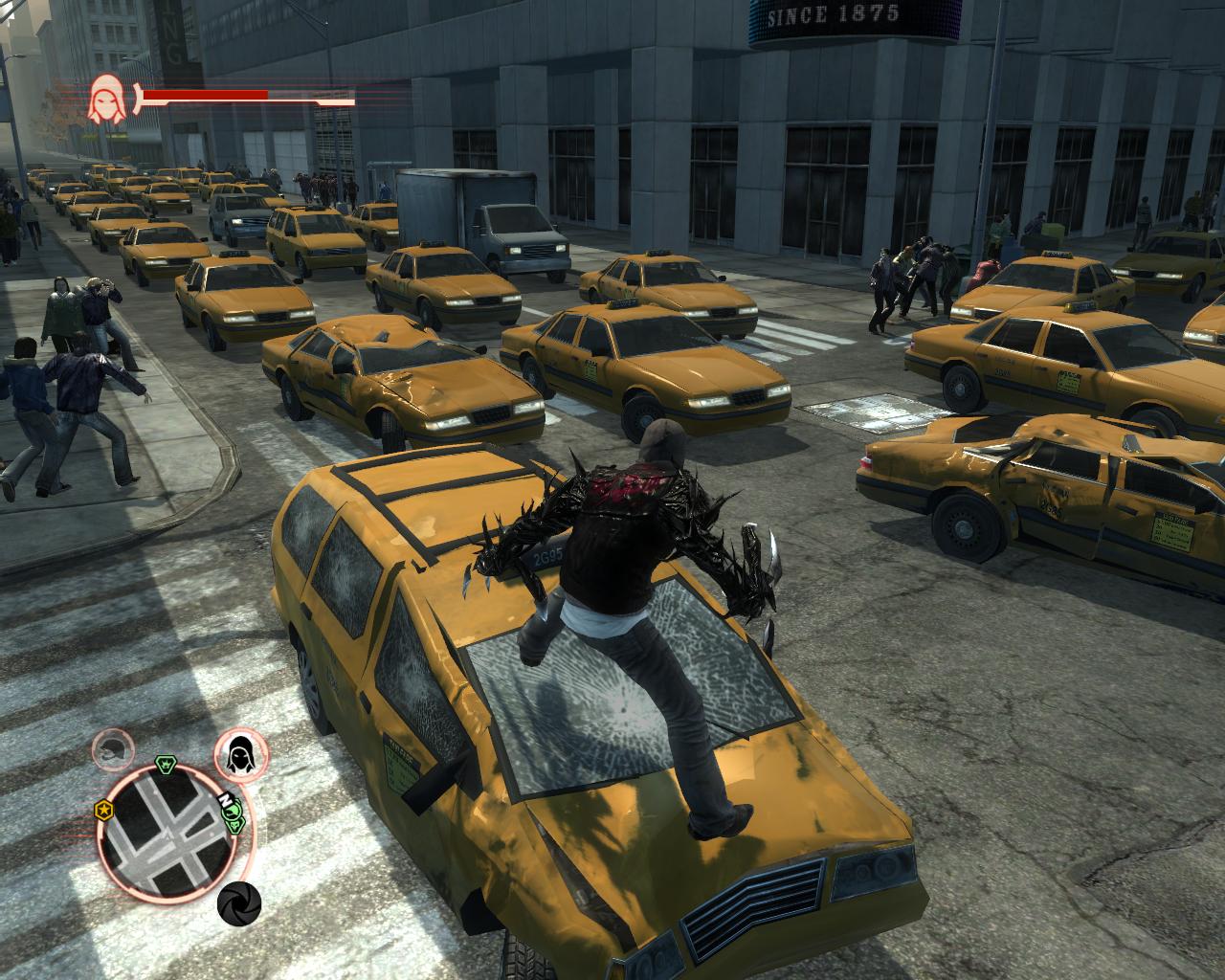Screen dimensions: 1225x980
Task: Select the yellow star mission marker
Action: tap(102, 811)
